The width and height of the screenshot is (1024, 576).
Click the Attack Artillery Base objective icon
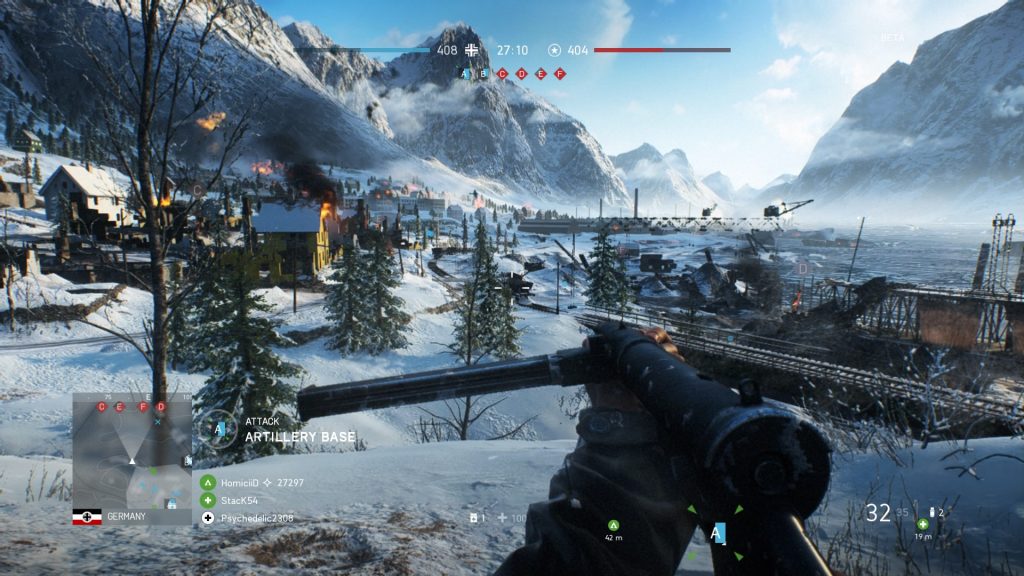click(x=216, y=429)
